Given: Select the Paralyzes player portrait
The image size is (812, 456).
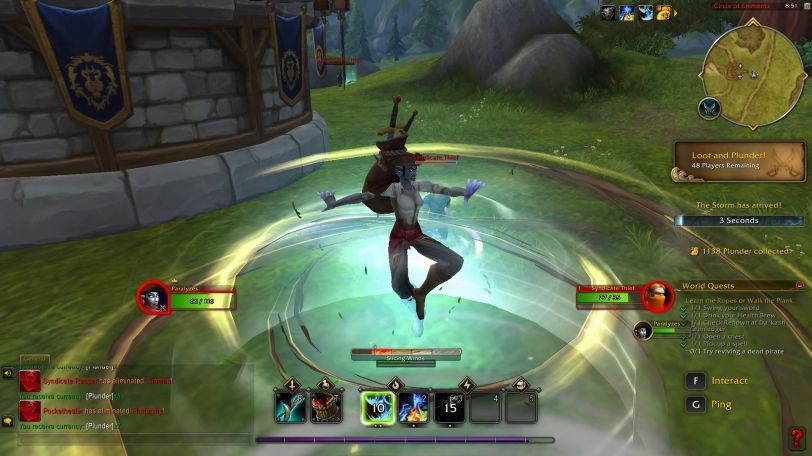Looking at the screenshot, I should coord(153,296).
